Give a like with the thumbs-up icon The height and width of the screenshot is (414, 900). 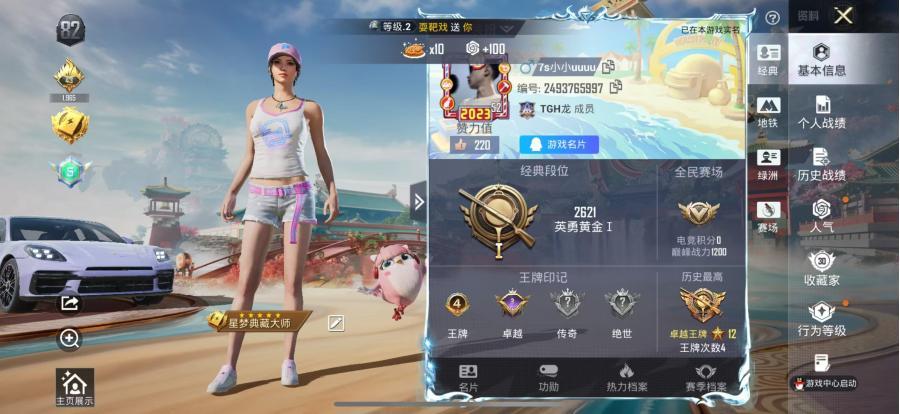tap(460, 144)
